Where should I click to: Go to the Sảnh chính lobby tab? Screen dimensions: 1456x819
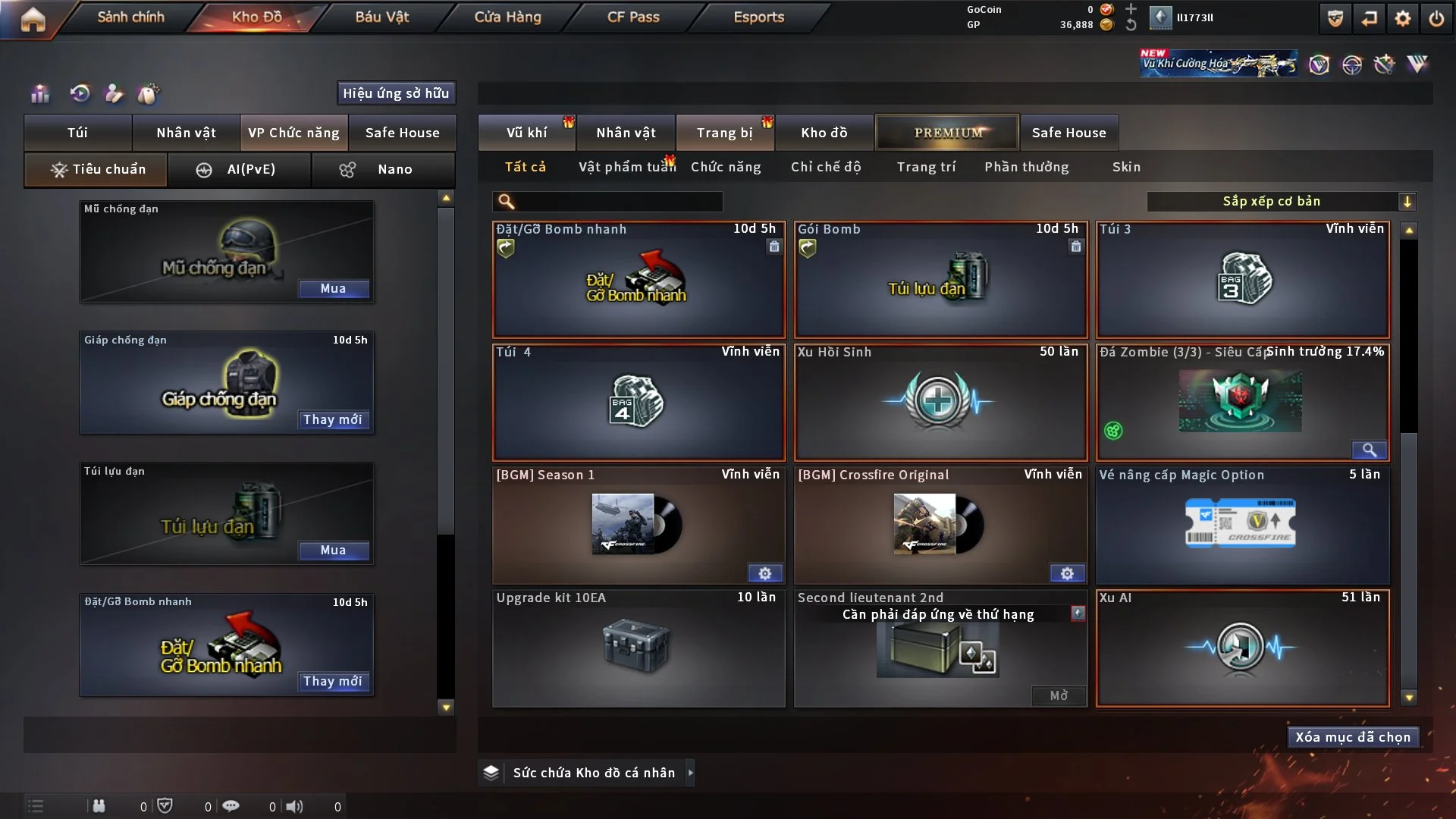point(130,17)
